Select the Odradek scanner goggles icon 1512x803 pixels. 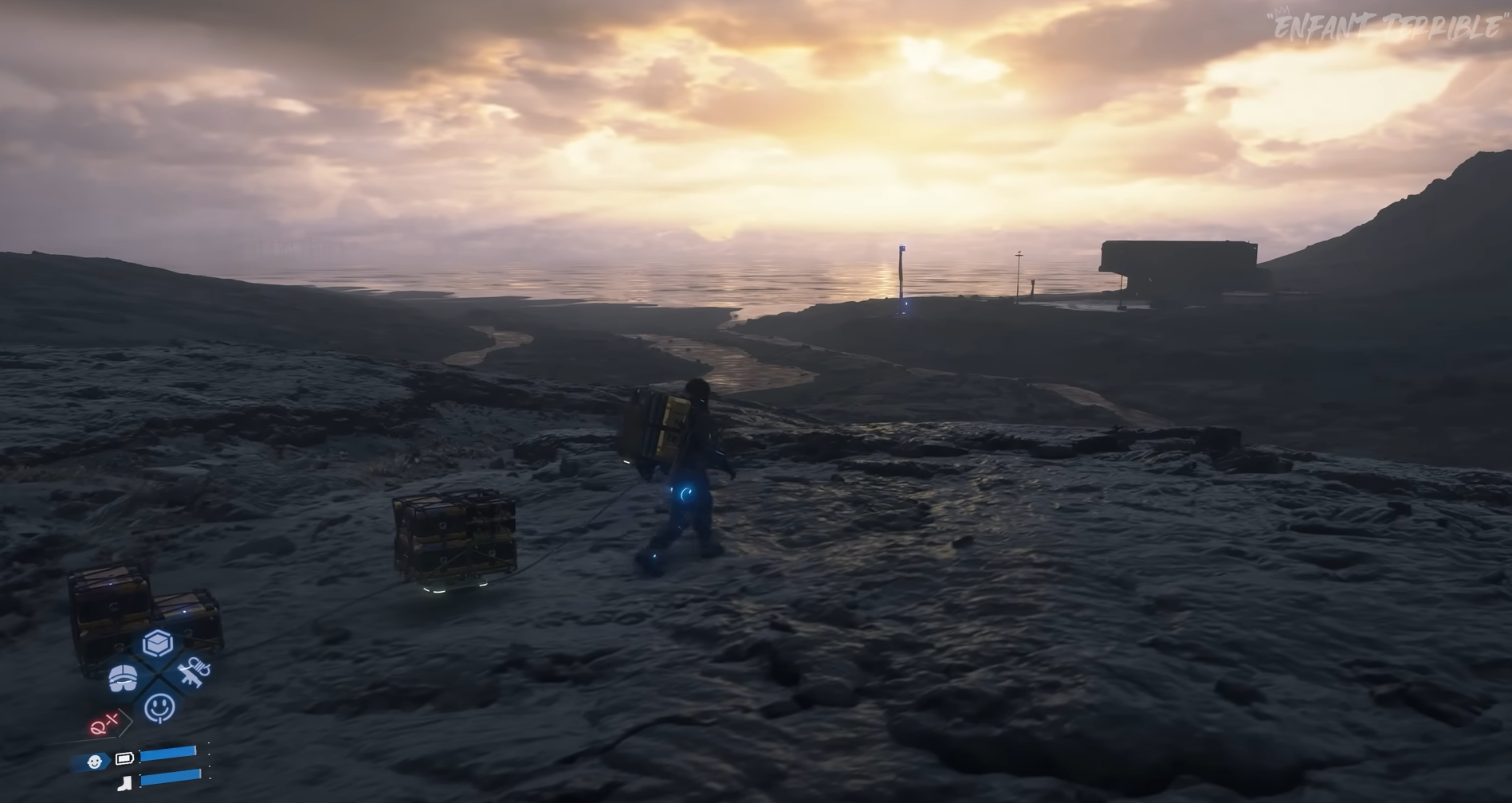point(123,679)
